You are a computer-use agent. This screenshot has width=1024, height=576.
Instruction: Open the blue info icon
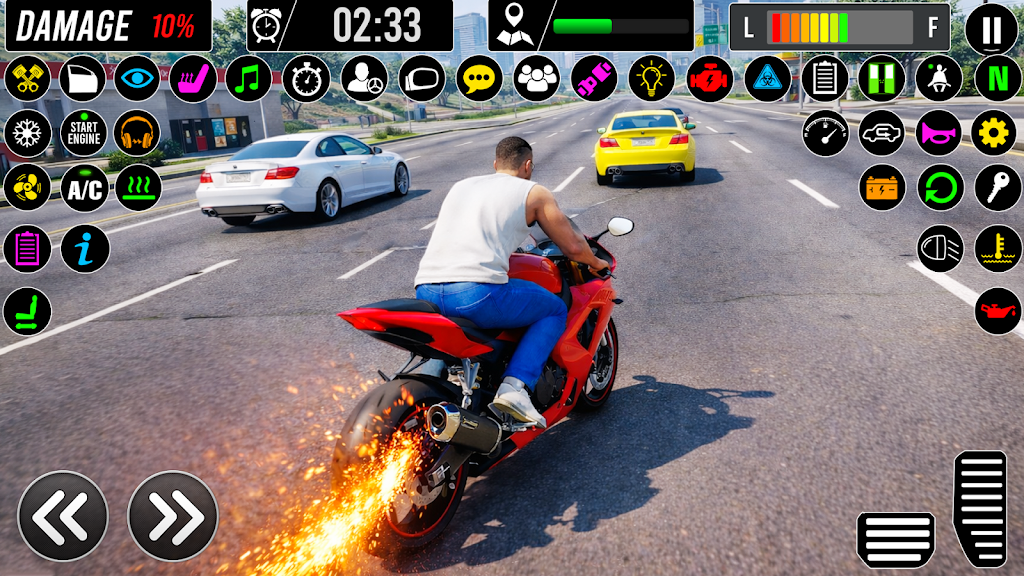(85, 249)
